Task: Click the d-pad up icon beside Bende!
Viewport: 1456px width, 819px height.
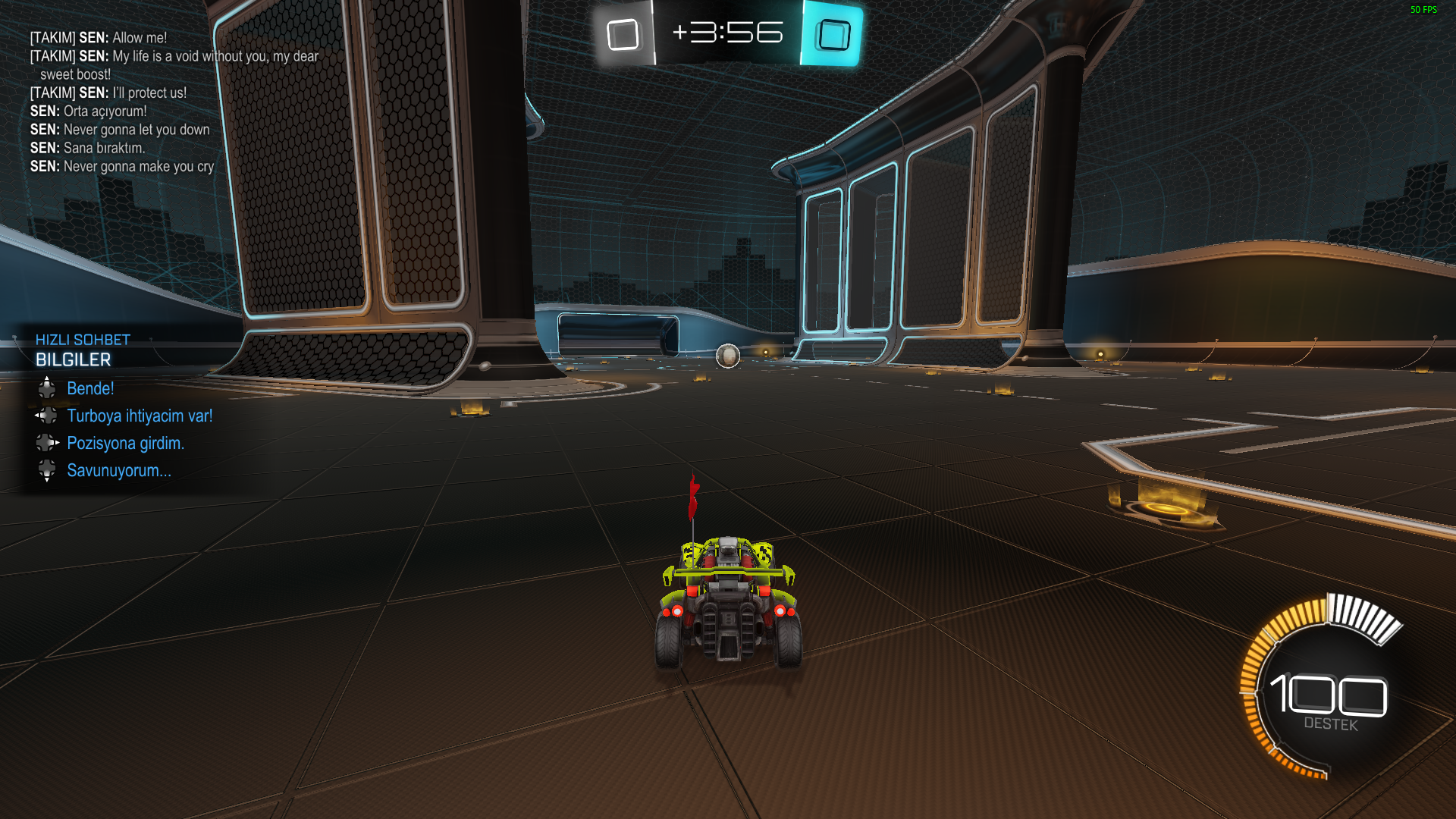Action: coord(48,388)
